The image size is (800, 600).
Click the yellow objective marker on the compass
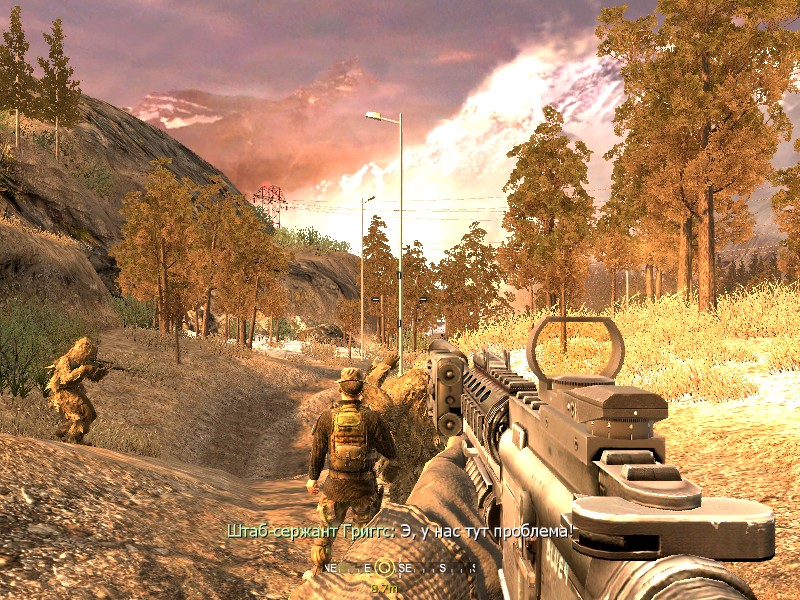click(x=383, y=569)
